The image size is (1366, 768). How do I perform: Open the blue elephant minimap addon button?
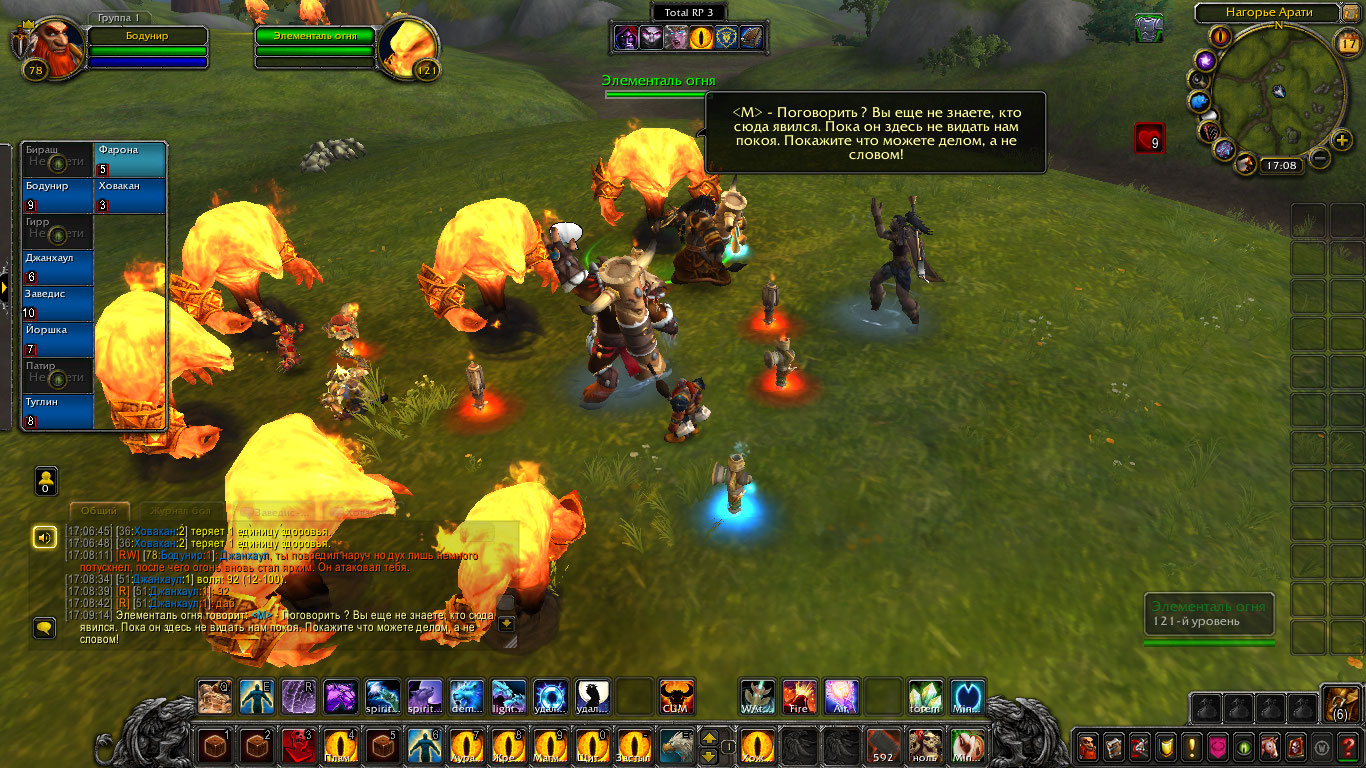pyautogui.click(x=1200, y=102)
